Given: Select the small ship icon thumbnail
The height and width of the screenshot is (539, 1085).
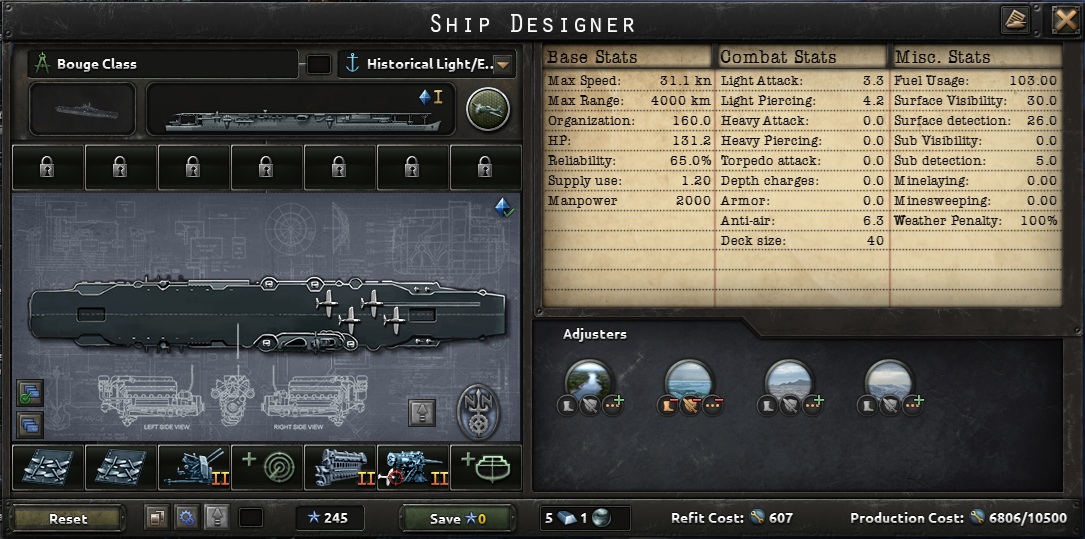Looking at the screenshot, I should click(82, 108).
